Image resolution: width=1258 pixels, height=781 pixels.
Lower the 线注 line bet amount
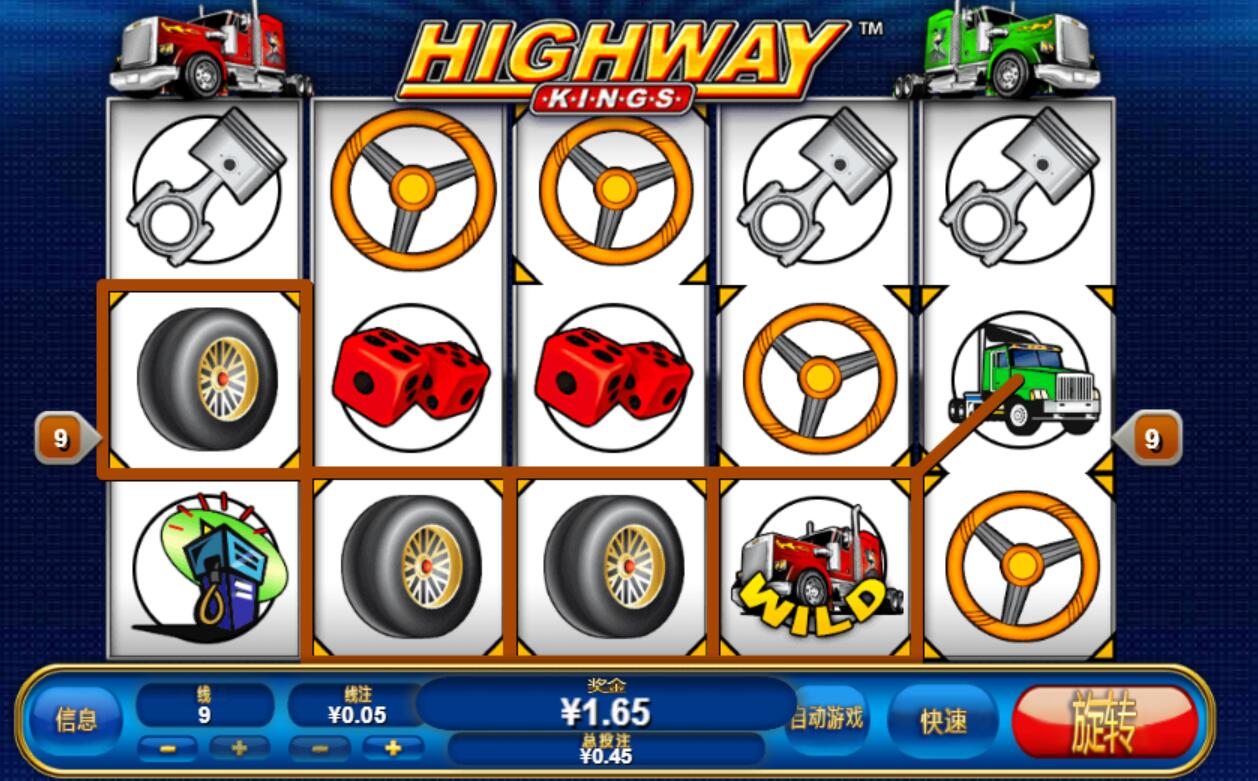[x=319, y=747]
